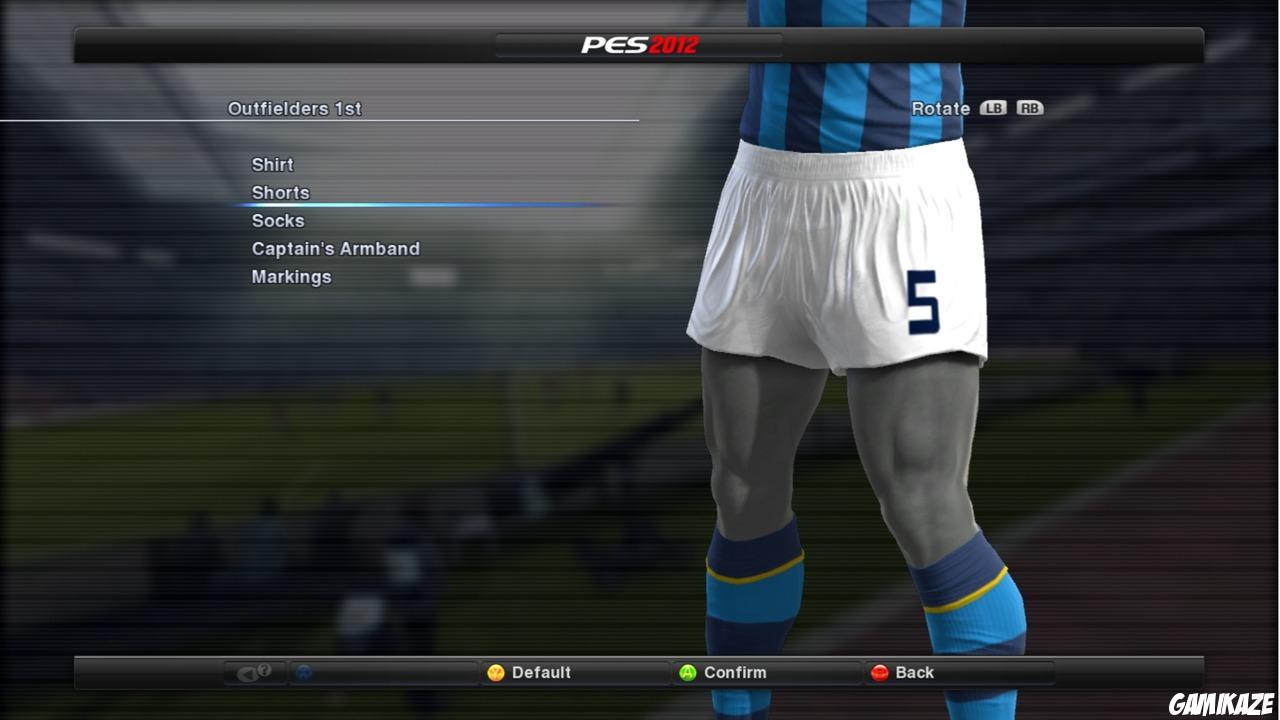The height and width of the screenshot is (720, 1280).
Task: Click the Default button
Action: (530, 672)
